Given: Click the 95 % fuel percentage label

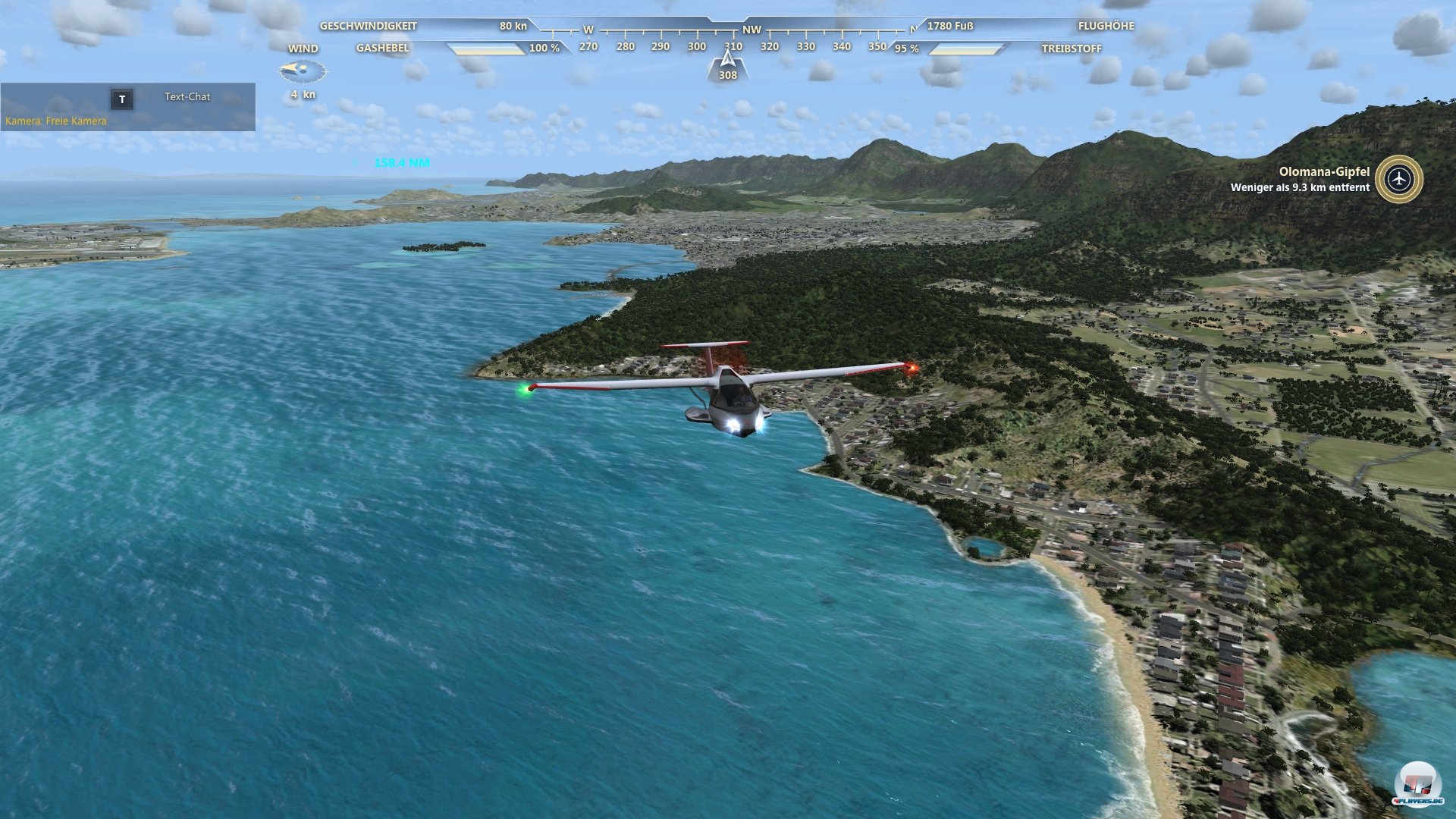Looking at the screenshot, I should click(x=907, y=47).
